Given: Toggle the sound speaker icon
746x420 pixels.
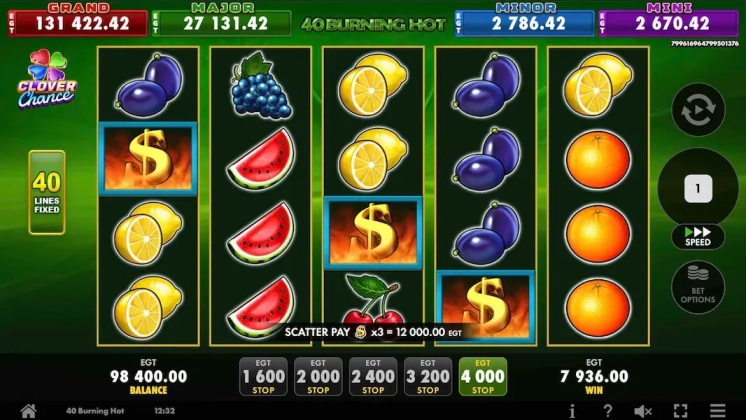Looking at the screenshot, I should tap(643, 410).
